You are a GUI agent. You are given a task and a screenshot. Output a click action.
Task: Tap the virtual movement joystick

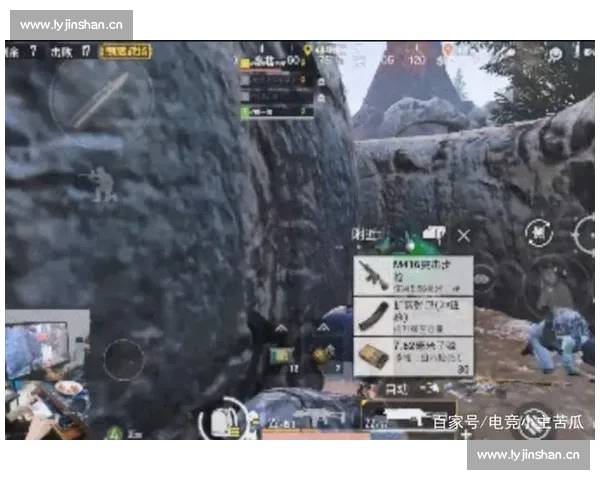[x=124, y=360]
